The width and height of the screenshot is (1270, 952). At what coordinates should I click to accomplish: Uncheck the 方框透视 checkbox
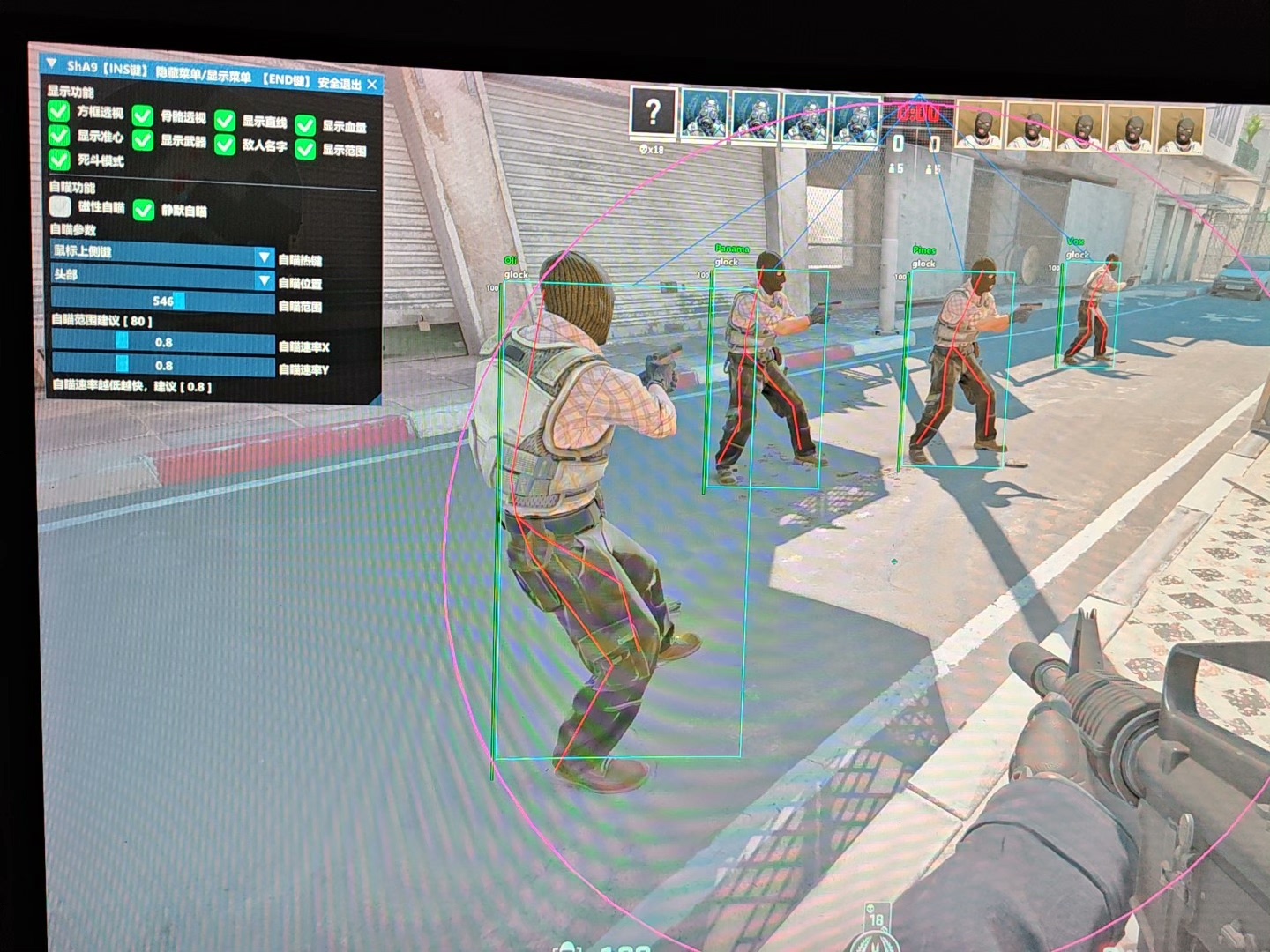coord(60,113)
